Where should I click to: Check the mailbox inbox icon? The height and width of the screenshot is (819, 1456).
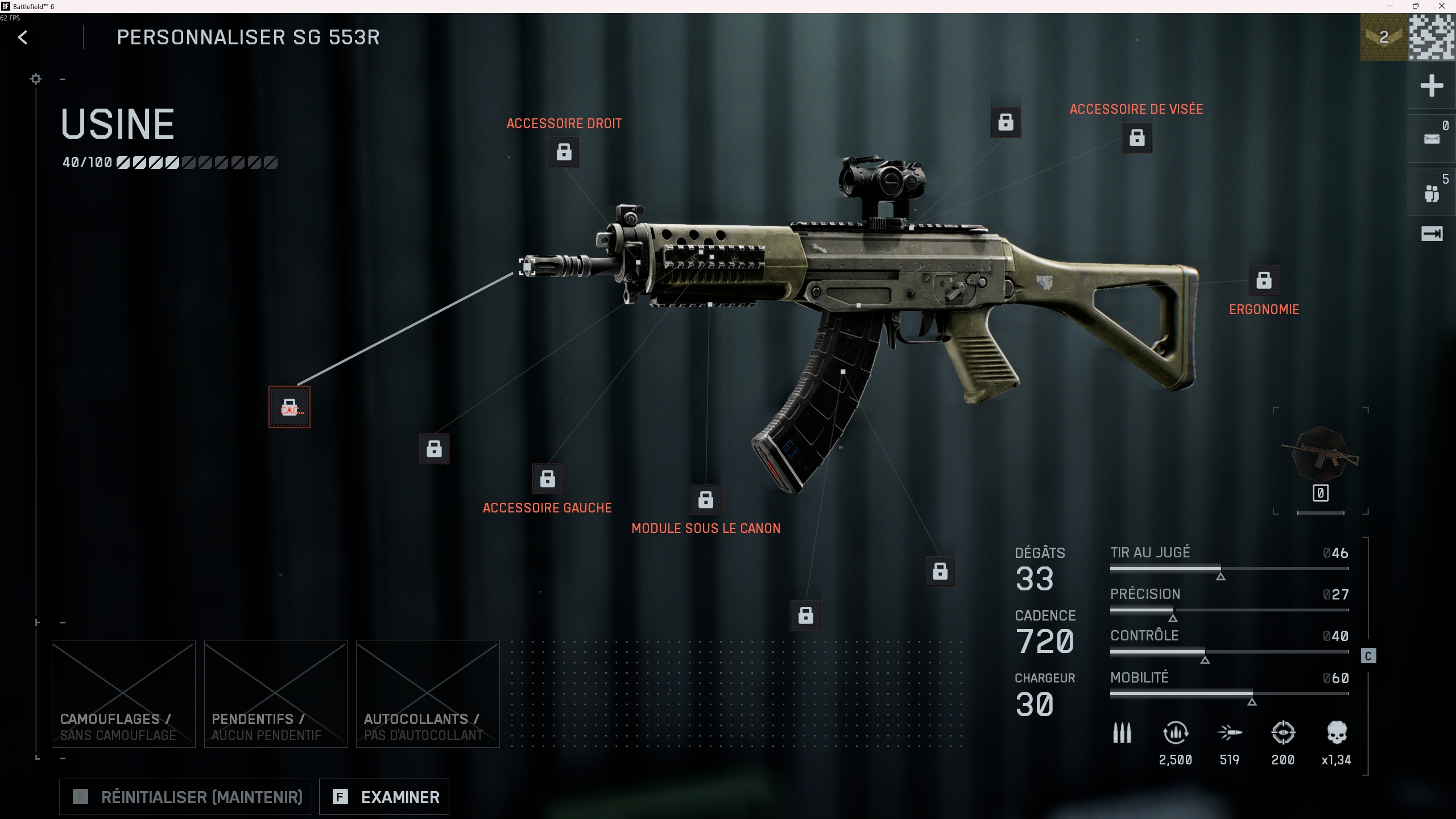point(1432,137)
